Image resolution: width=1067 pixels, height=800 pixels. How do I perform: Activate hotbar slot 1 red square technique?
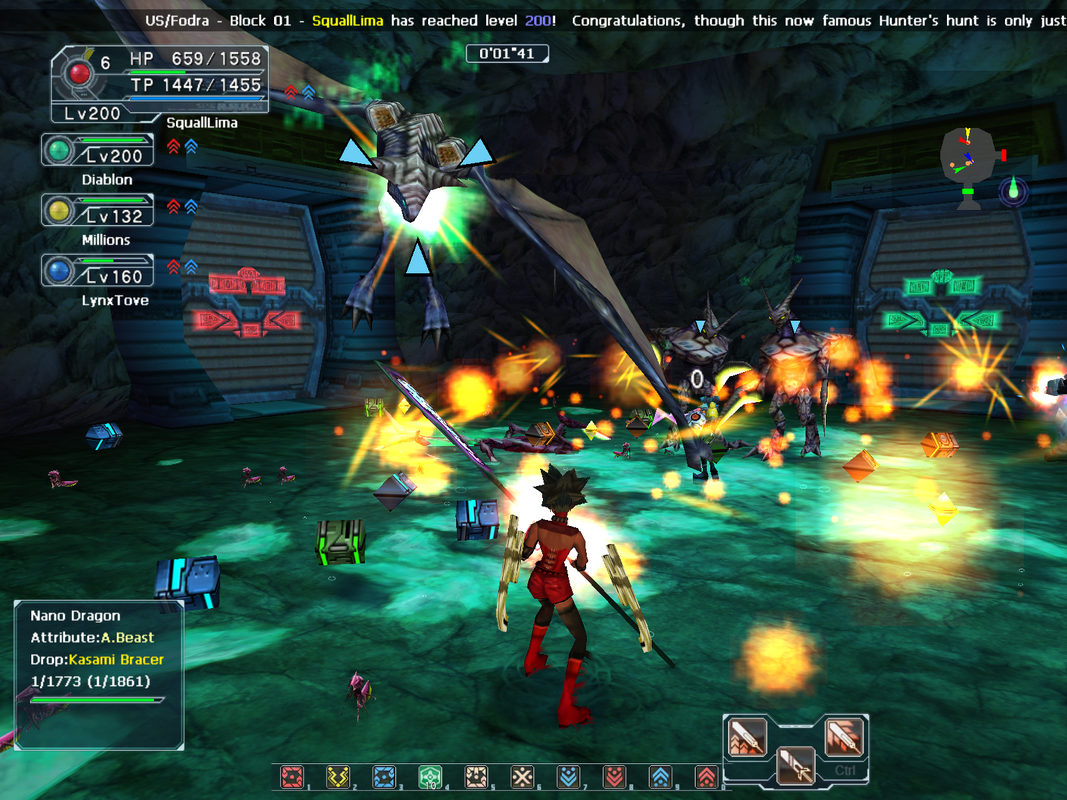(x=292, y=777)
